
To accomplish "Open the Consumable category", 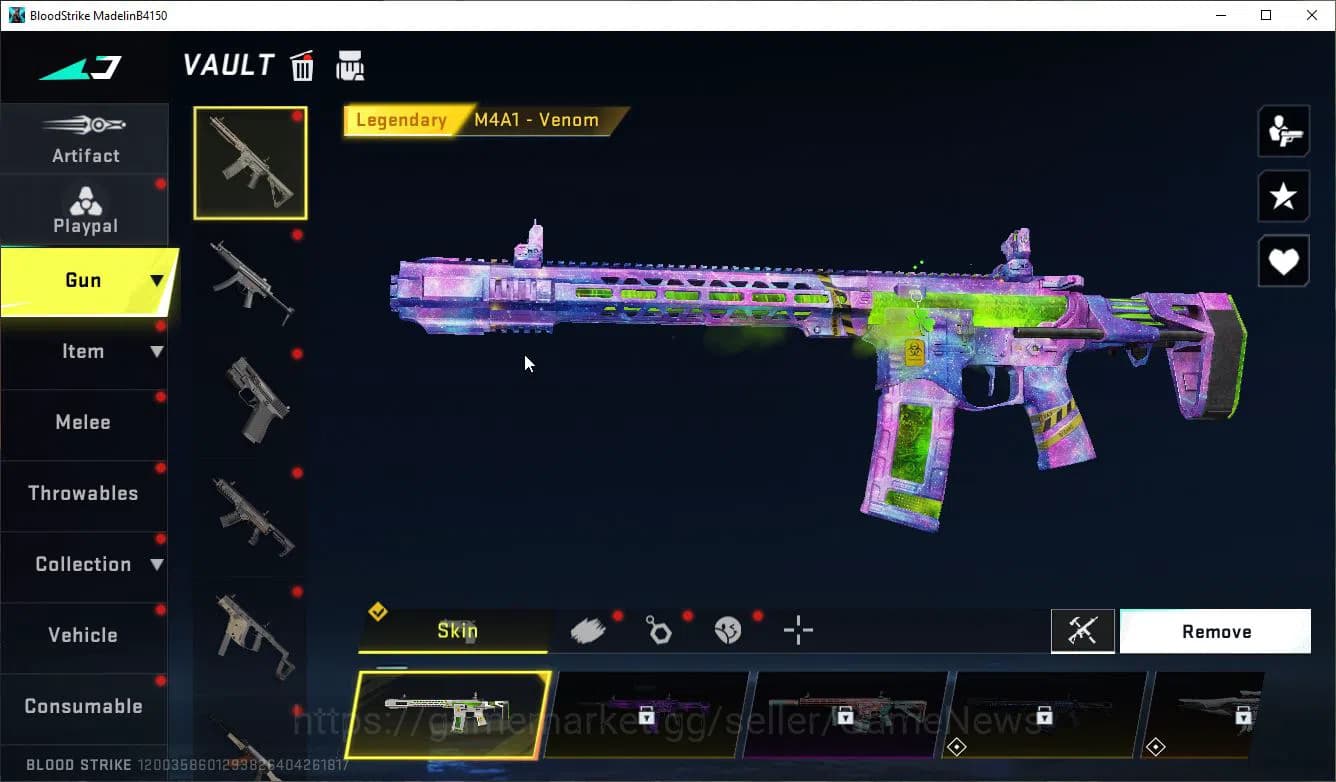I will pos(84,707).
